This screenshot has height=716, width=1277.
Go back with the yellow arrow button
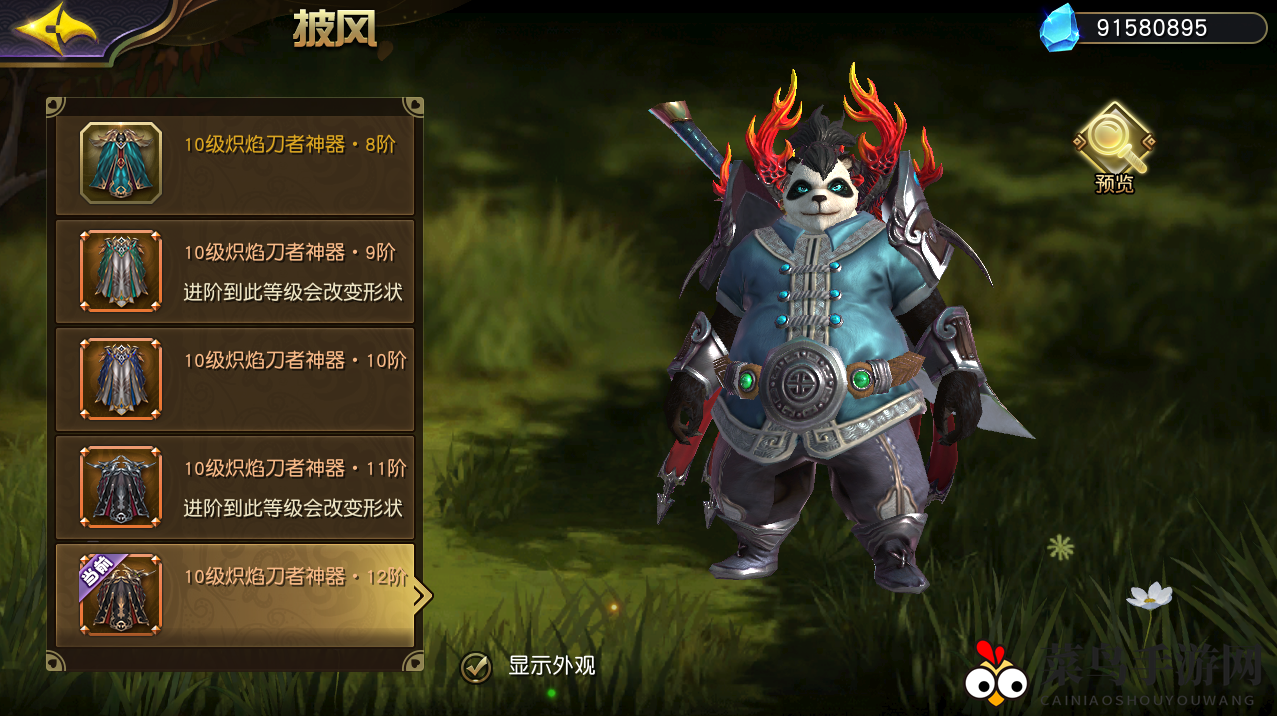(55, 30)
